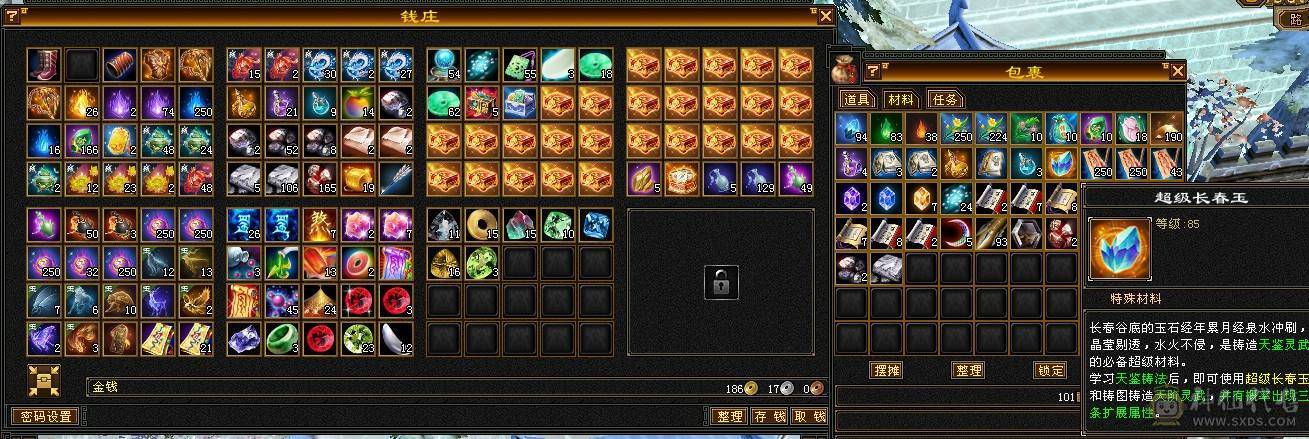Open help for the 钱庄 window

pos(10,16)
